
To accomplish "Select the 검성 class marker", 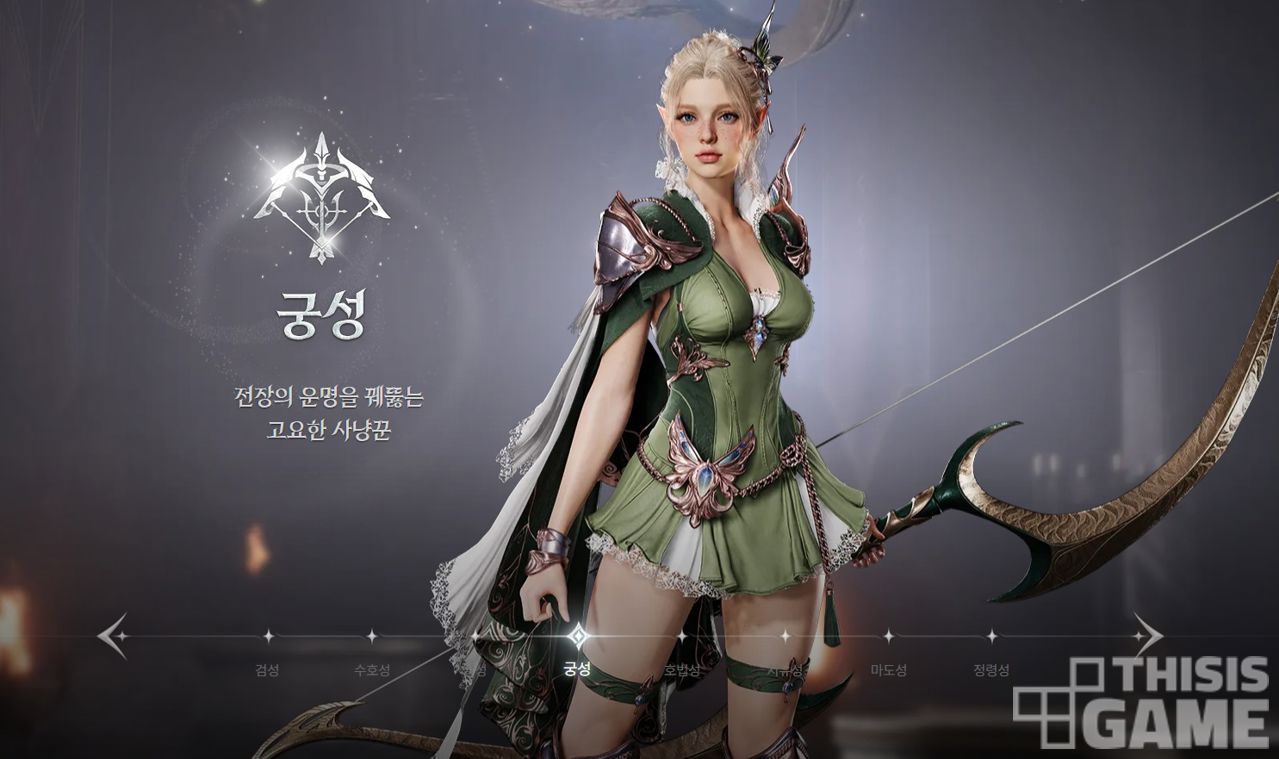I will pos(267,636).
